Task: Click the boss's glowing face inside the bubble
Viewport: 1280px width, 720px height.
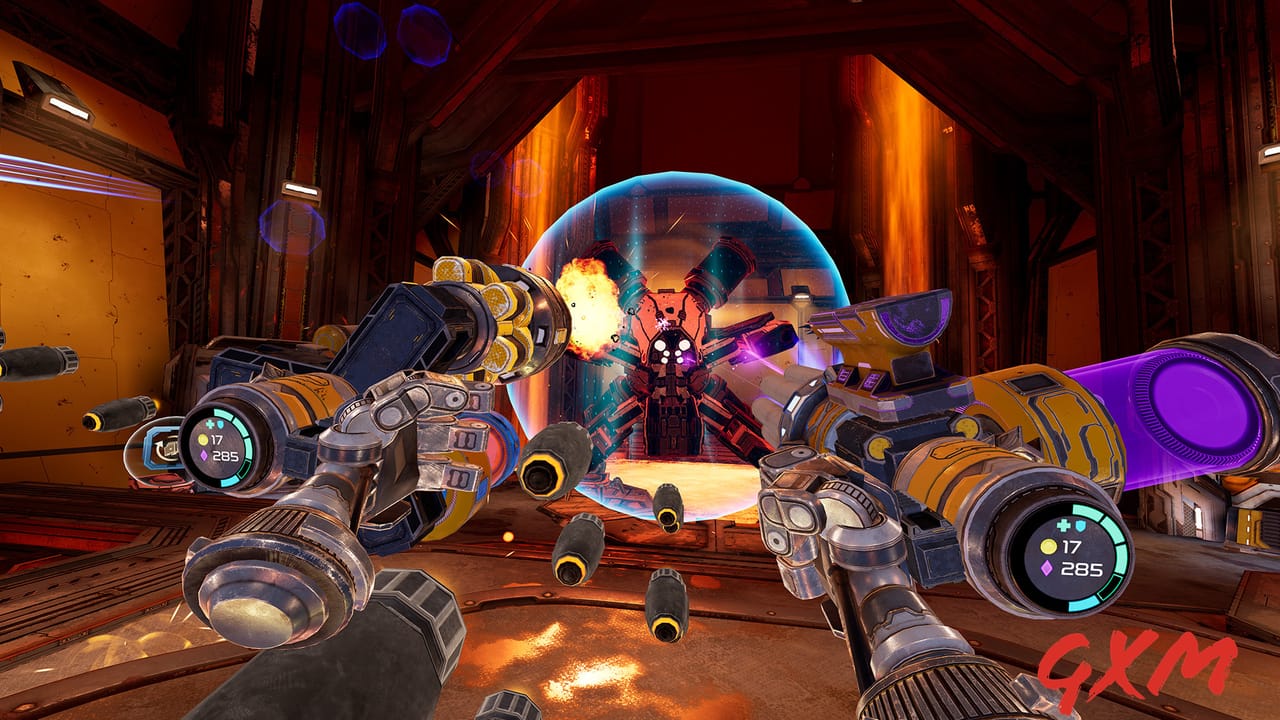Action: click(672, 348)
